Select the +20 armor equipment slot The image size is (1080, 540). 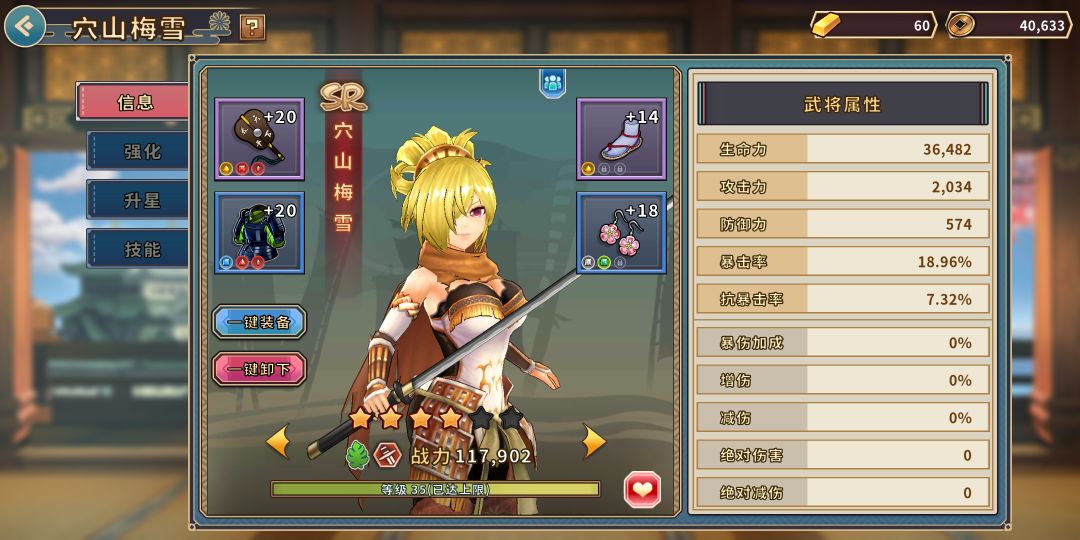coord(260,232)
